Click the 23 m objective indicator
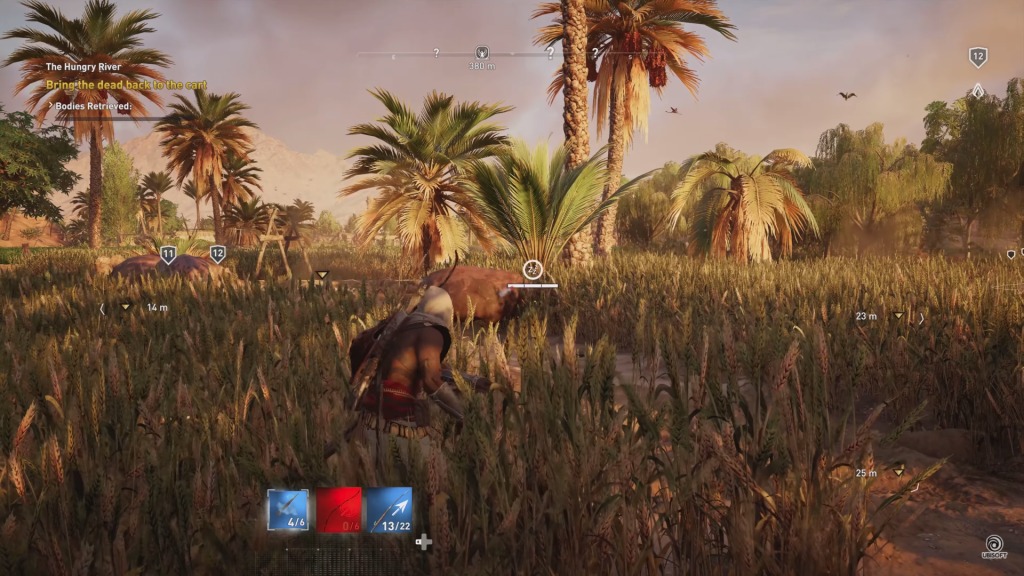This screenshot has height=576, width=1024. pos(897,317)
